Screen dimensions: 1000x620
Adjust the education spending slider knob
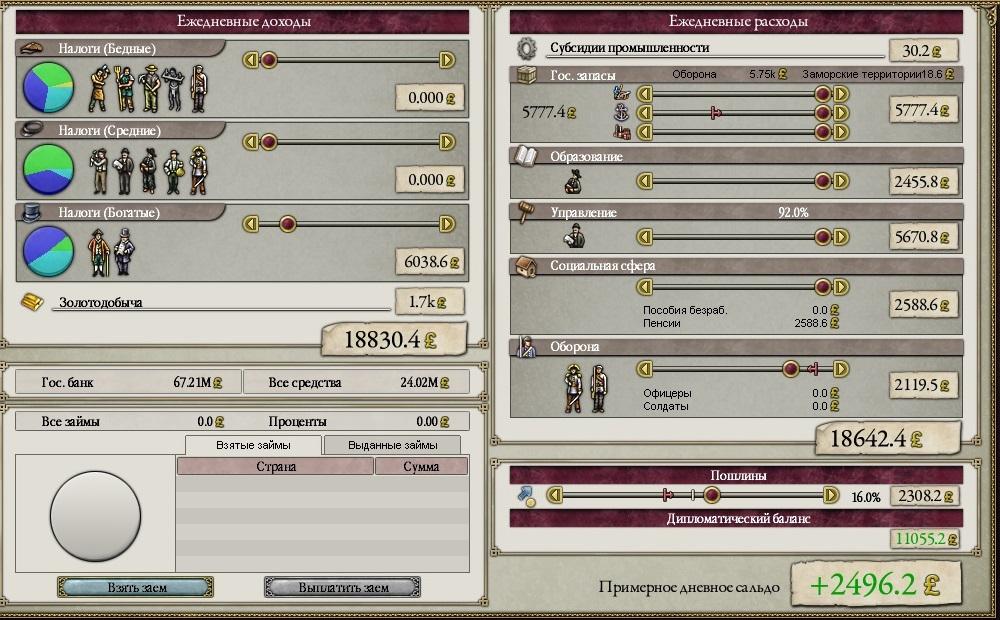click(823, 181)
